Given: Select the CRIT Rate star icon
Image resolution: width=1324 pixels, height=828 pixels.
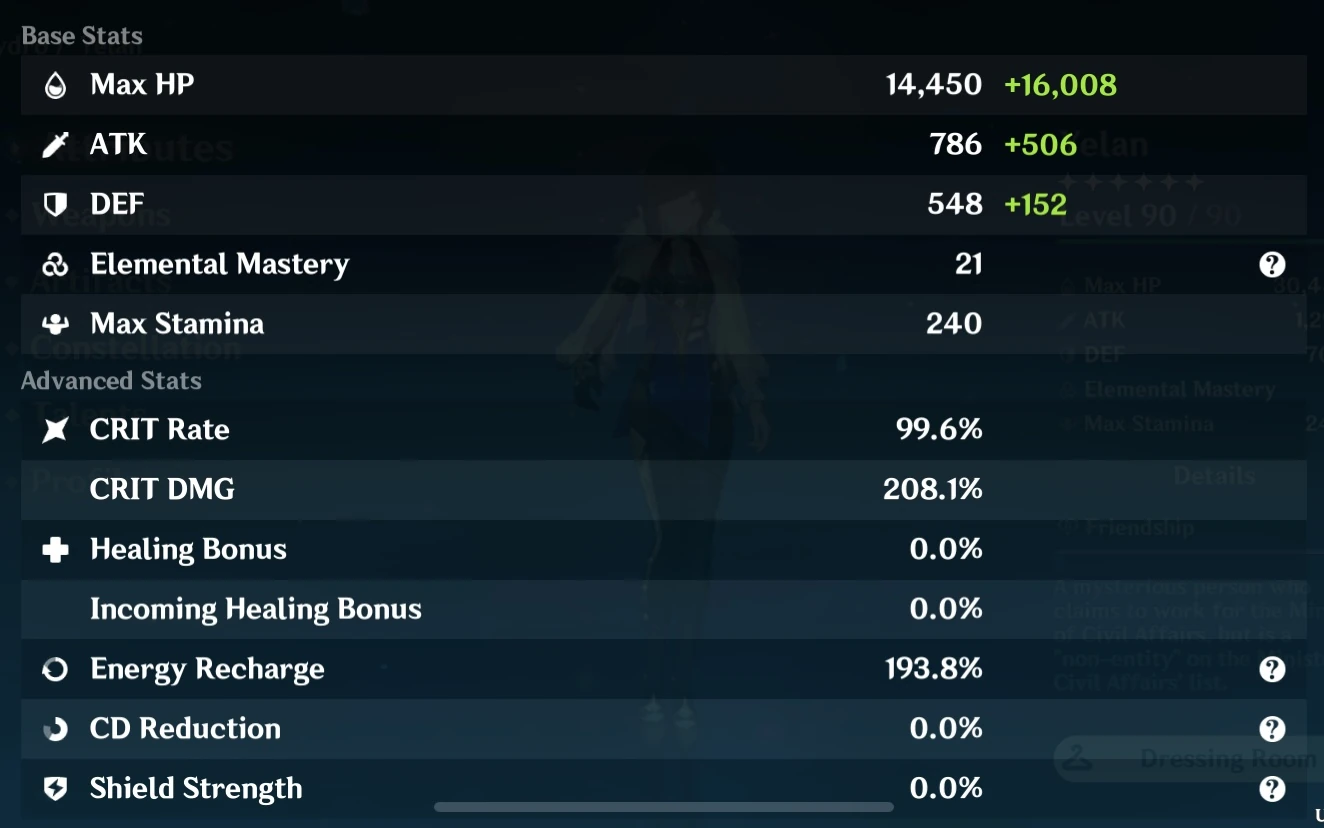Looking at the screenshot, I should tap(56, 429).
